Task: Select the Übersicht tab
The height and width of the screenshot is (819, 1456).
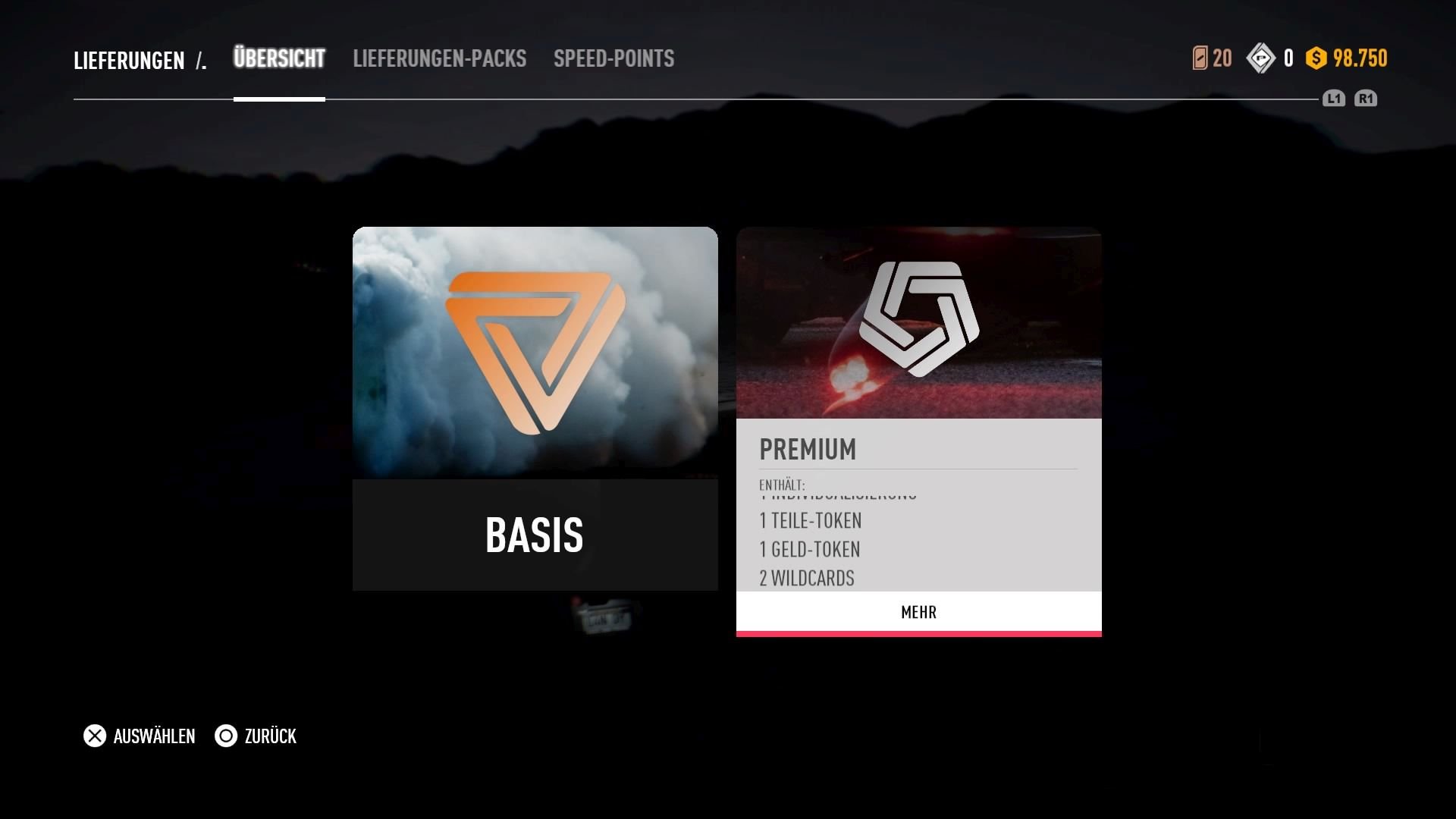Action: pyautogui.click(x=279, y=58)
